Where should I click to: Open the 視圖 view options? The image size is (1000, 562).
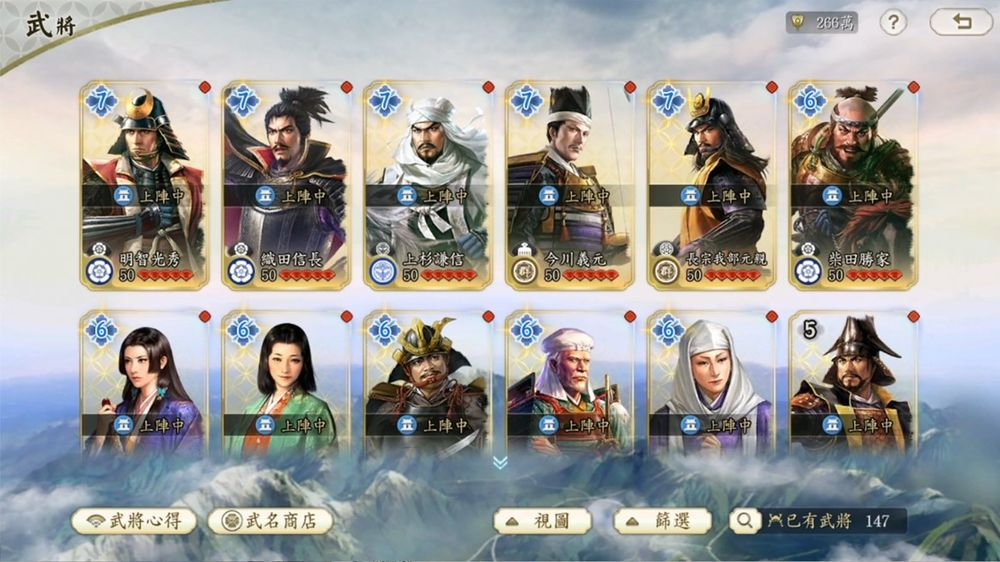click(542, 520)
